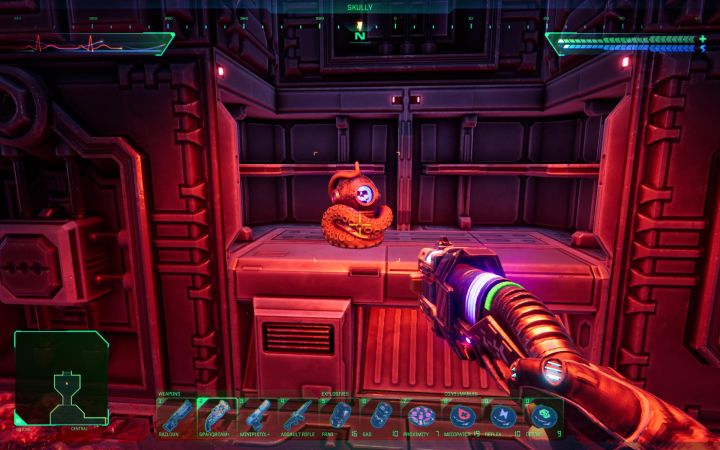Image resolution: width=720 pixels, height=450 pixels.
Task: Equip the Sparqbeam weapon slot
Action: [x=216, y=414]
